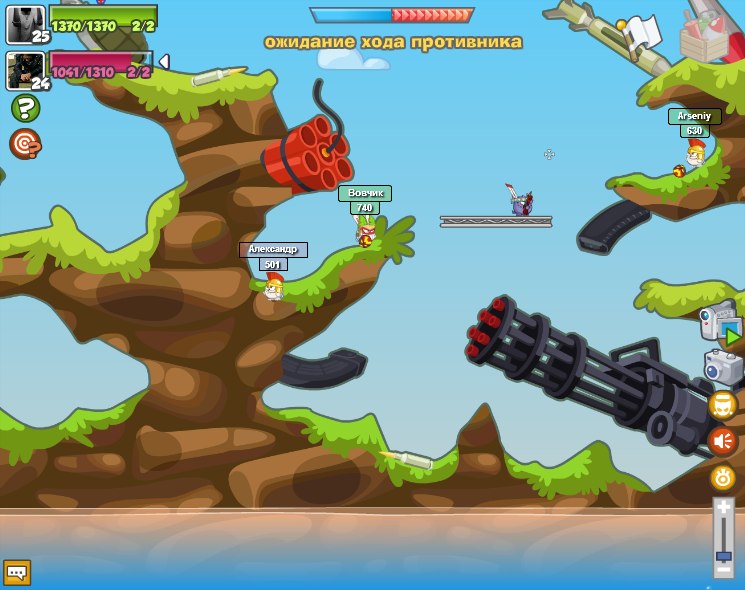The width and height of the screenshot is (745, 590).
Task: Open the chat speech bubble
Action: pyautogui.click(x=17, y=572)
